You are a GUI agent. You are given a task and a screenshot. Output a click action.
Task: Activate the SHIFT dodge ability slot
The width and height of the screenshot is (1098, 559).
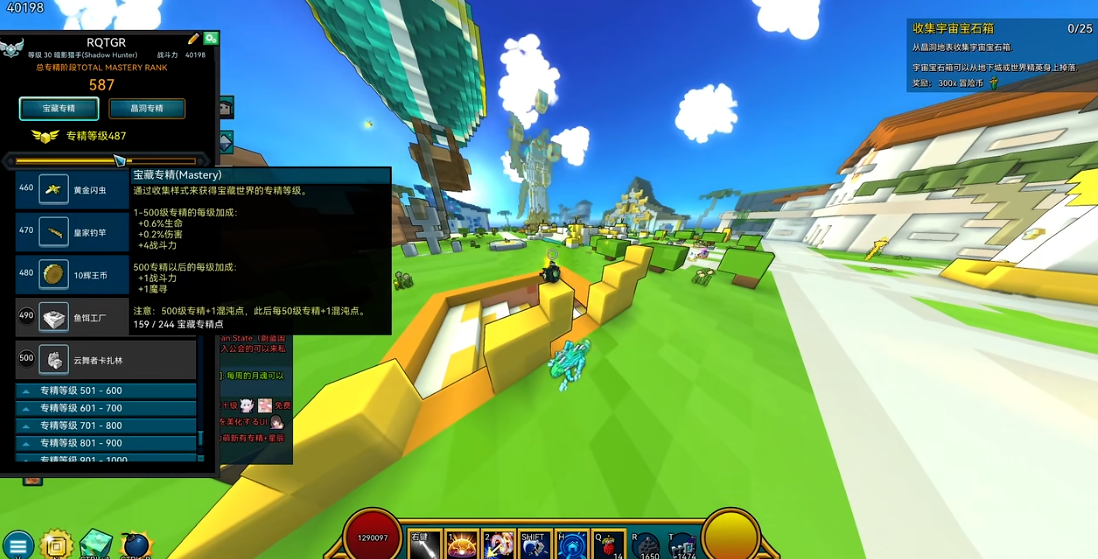535,546
